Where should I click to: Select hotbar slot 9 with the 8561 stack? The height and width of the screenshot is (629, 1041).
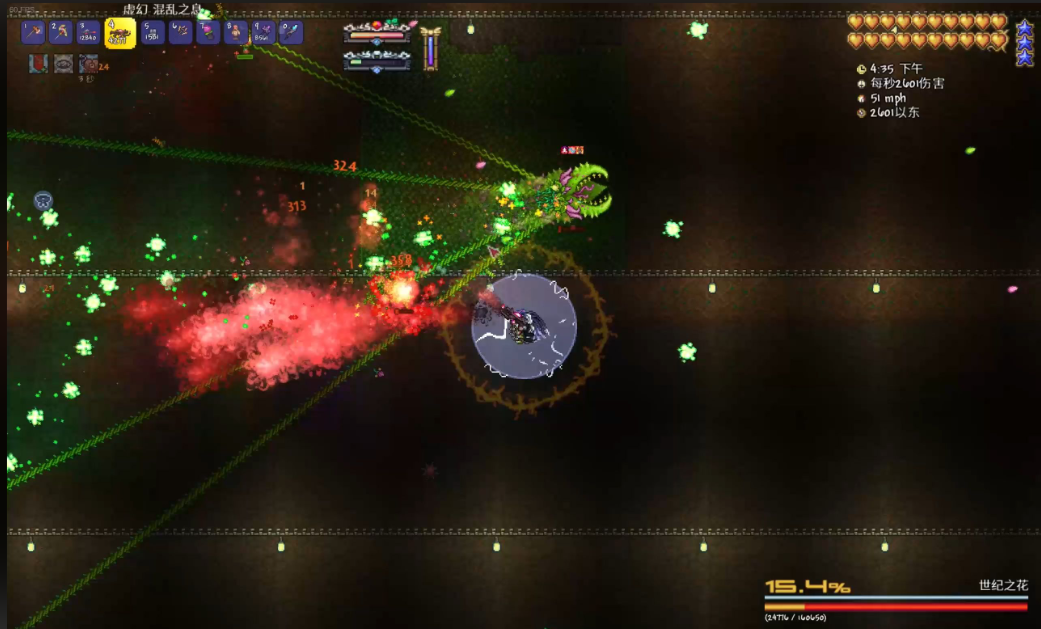click(x=262, y=33)
